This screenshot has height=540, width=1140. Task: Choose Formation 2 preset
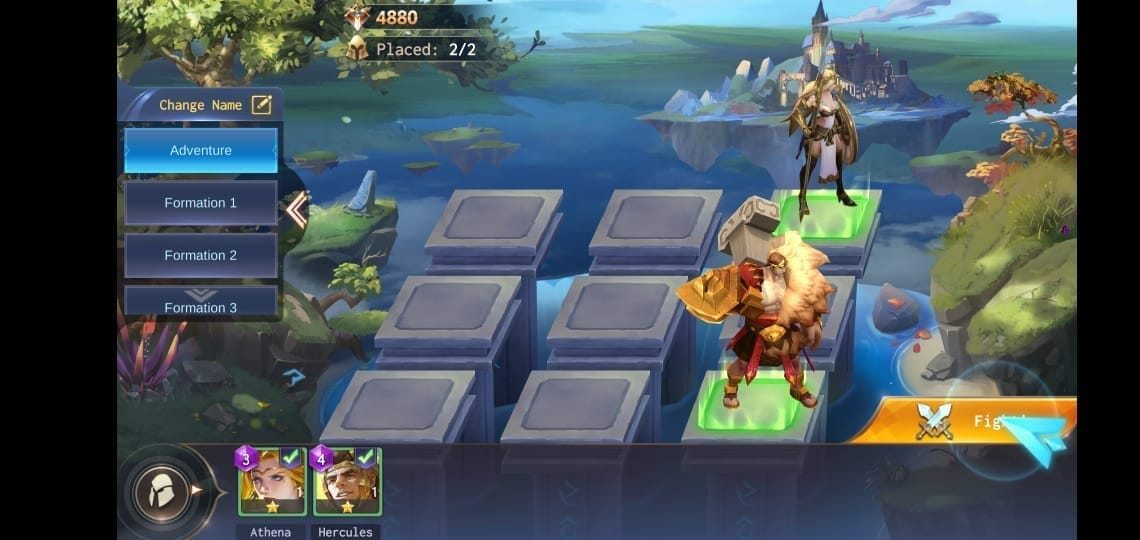click(x=200, y=255)
